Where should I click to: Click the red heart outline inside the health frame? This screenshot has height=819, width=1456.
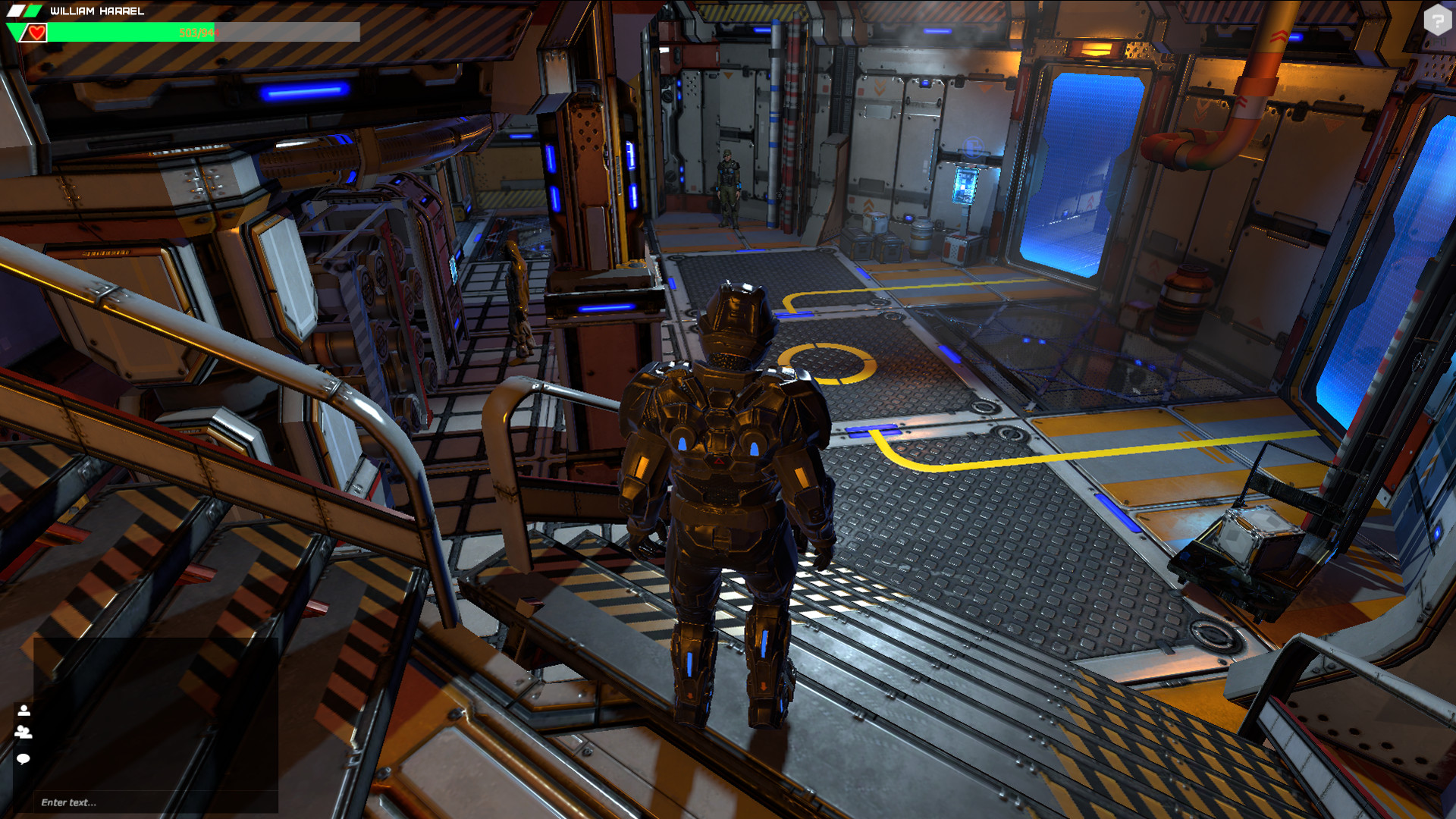[36, 33]
